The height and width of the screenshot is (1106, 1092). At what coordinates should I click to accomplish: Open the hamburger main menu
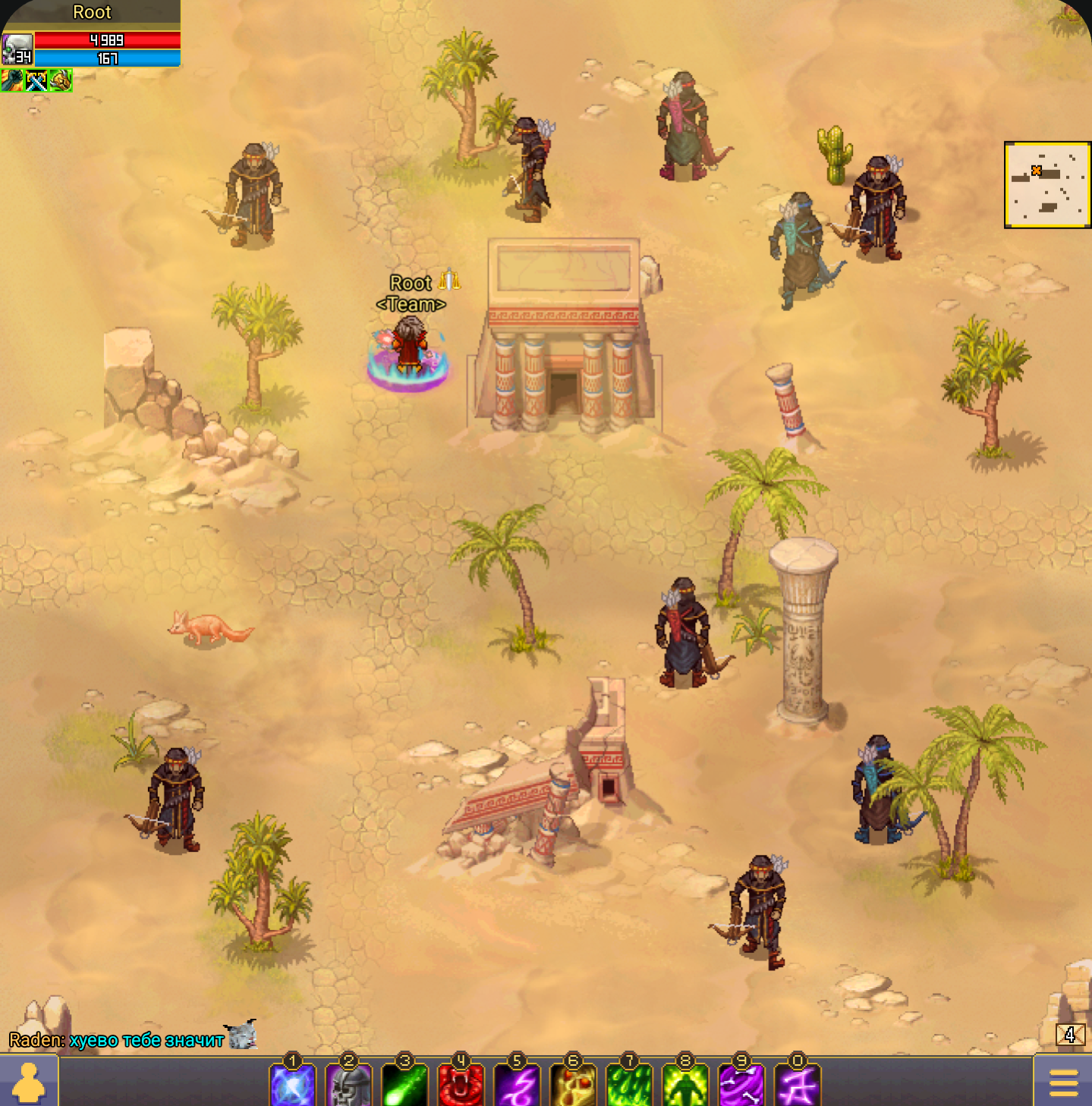pyautogui.click(x=1063, y=1082)
